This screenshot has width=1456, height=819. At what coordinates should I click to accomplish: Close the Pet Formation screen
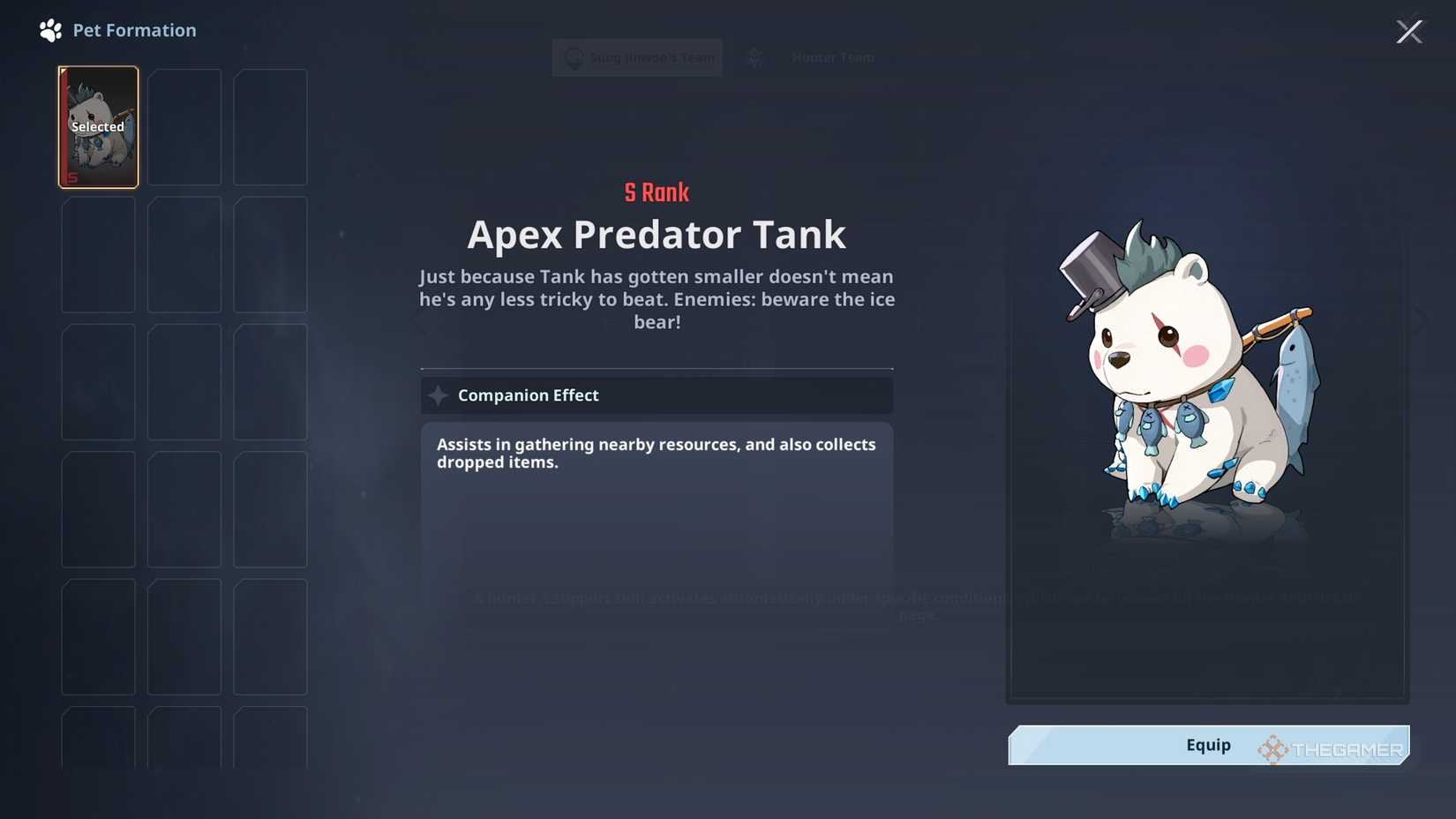[x=1409, y=31]
